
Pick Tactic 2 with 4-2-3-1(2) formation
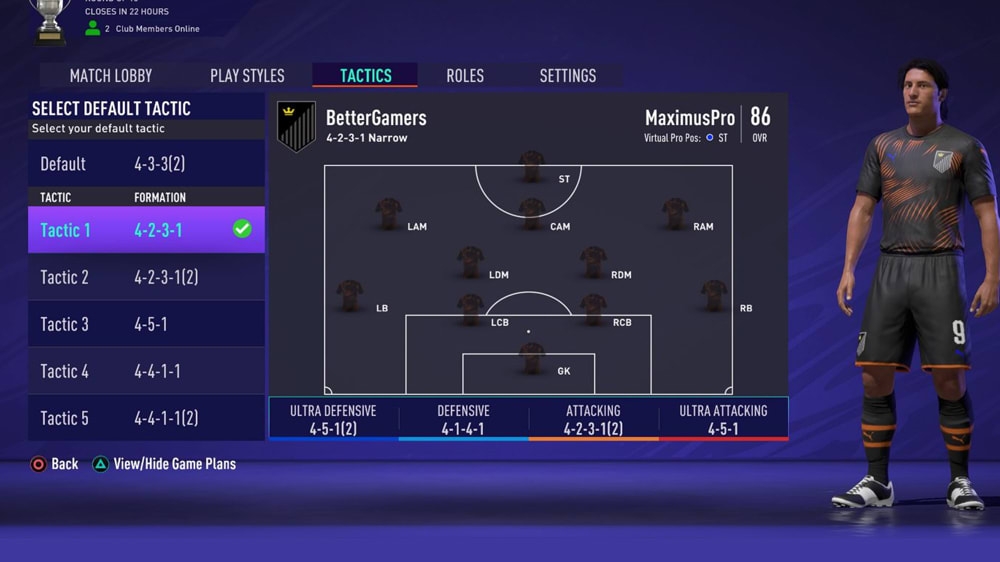coord(146,277)
